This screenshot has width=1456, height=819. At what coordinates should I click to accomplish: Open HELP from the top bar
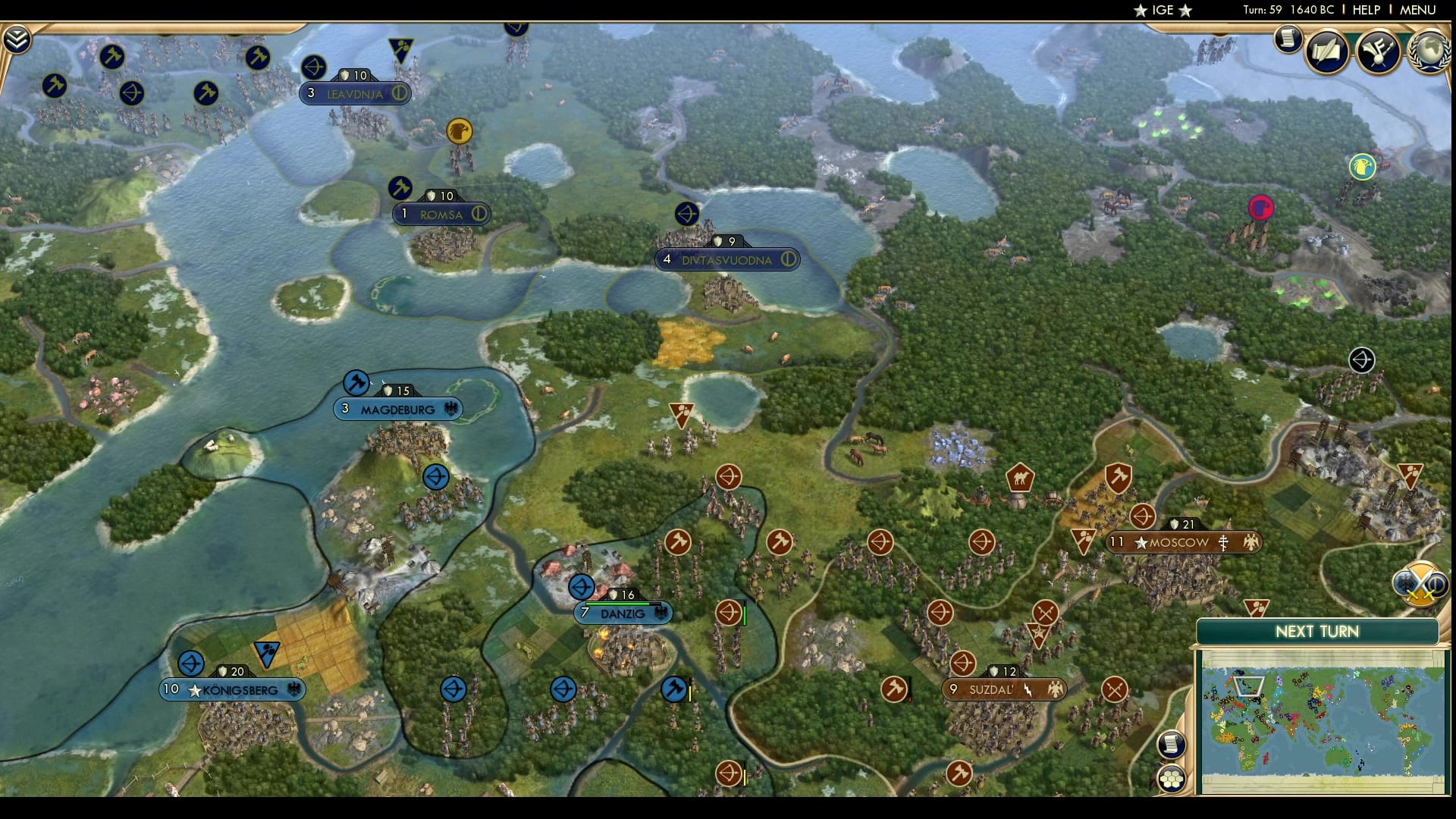(1363, 11)
